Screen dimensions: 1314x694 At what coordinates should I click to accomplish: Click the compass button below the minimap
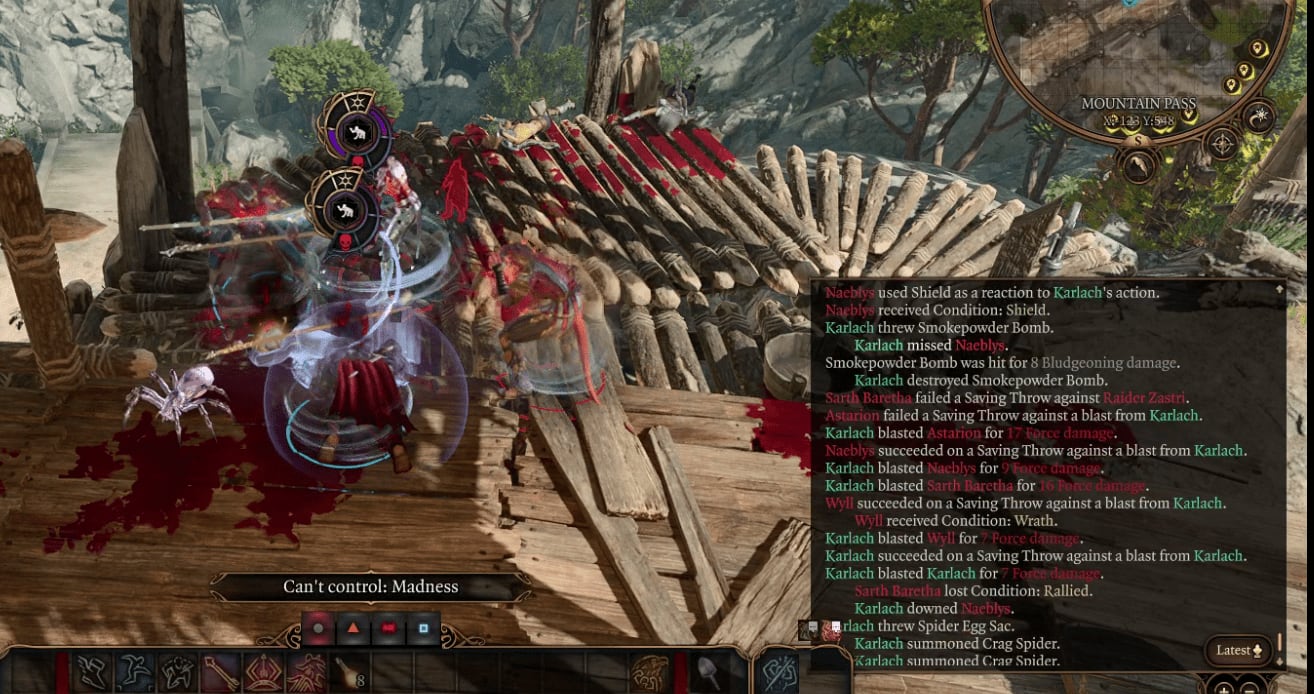pyautogui.click(x=1222, y=145)
